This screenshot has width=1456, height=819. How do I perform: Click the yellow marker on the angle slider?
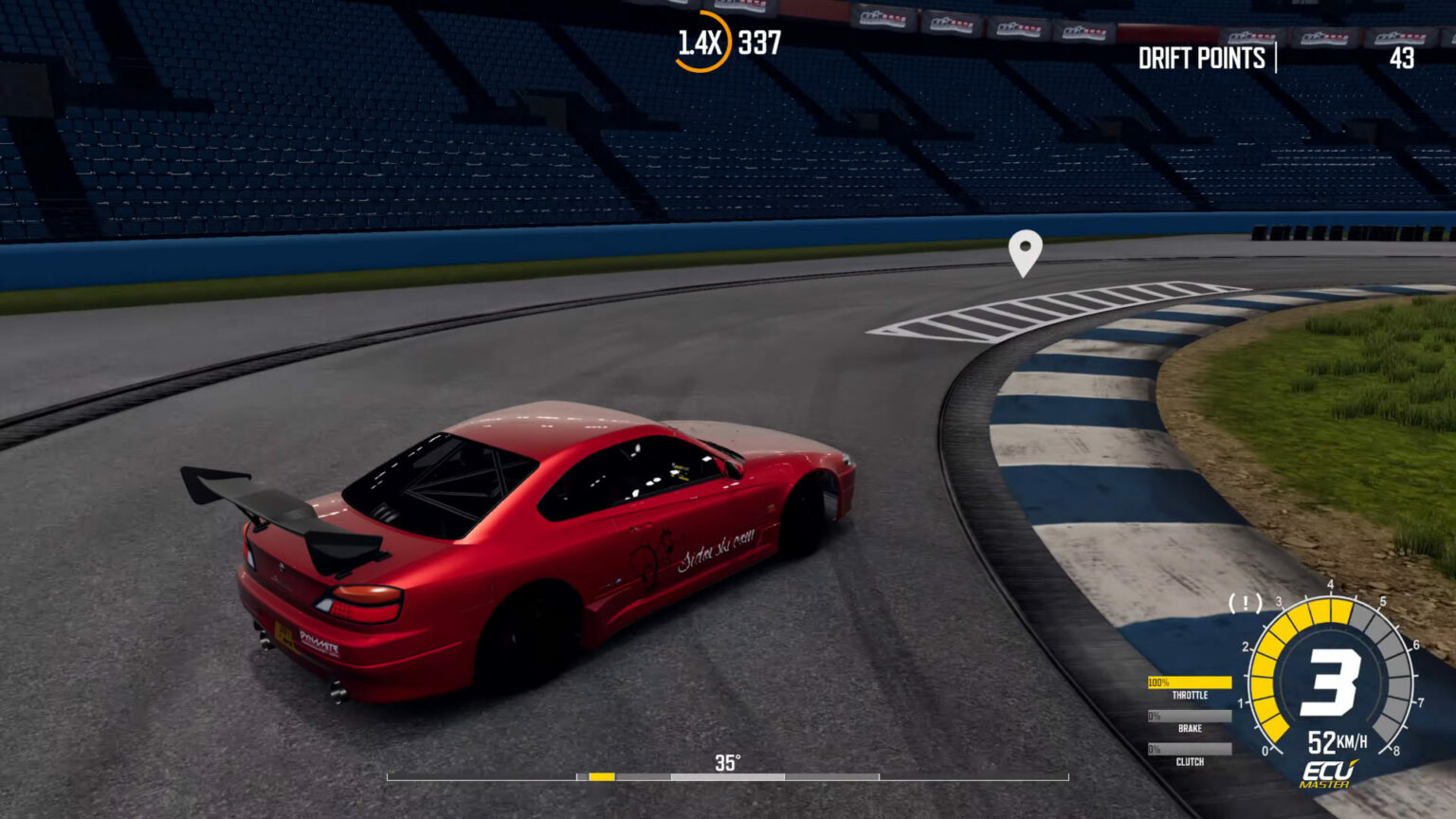tap(601, 777)
